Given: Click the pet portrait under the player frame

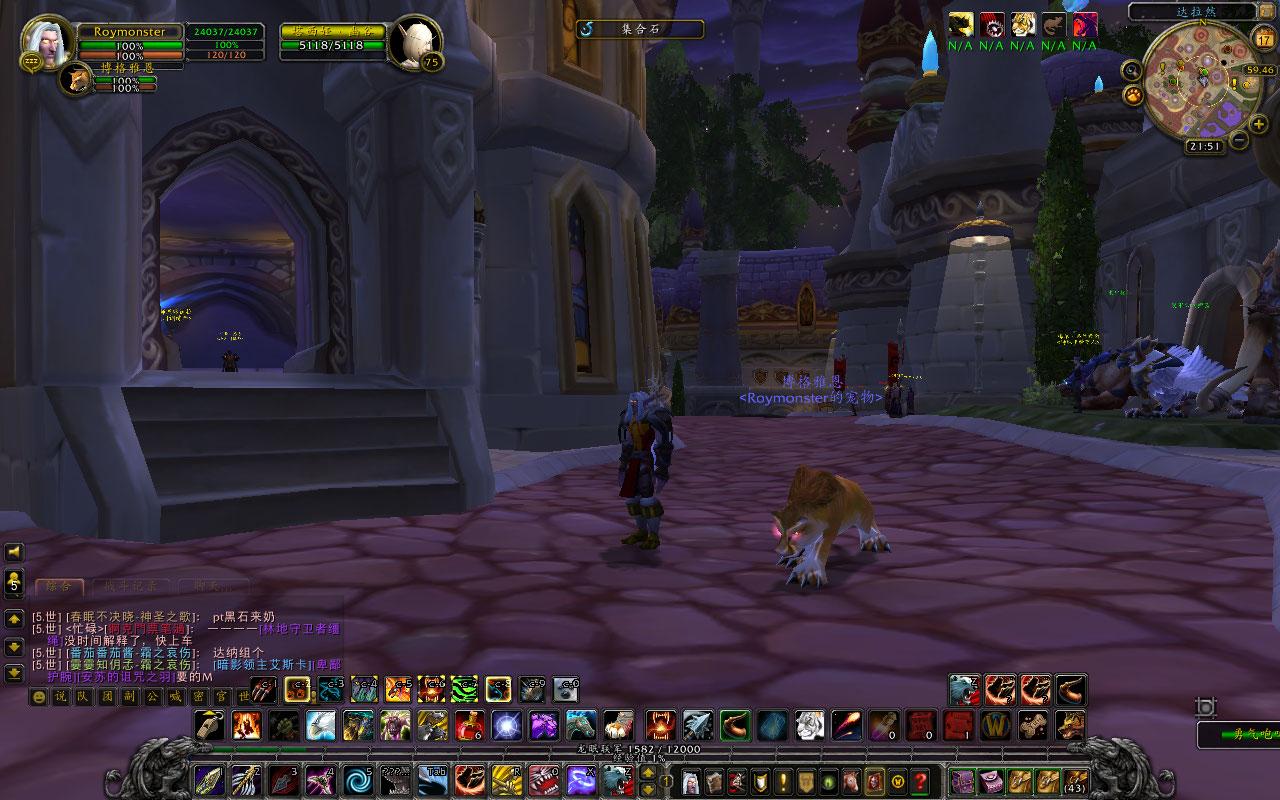Looking at the screenshot, I should [76, 80].
